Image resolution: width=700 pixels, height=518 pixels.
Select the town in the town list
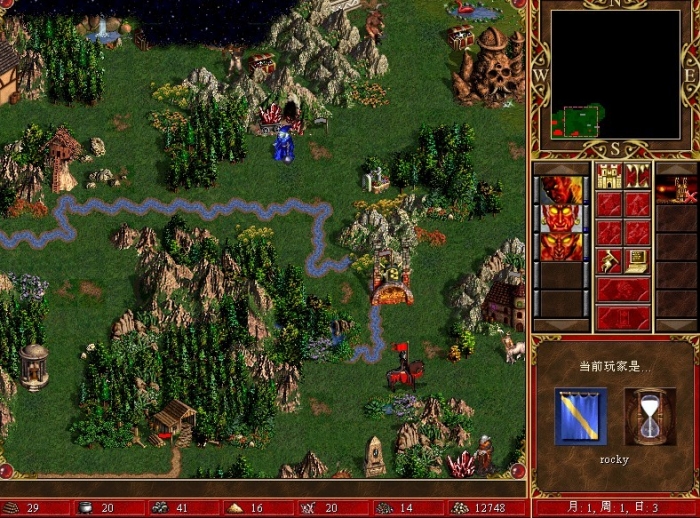tap(677, 190)
